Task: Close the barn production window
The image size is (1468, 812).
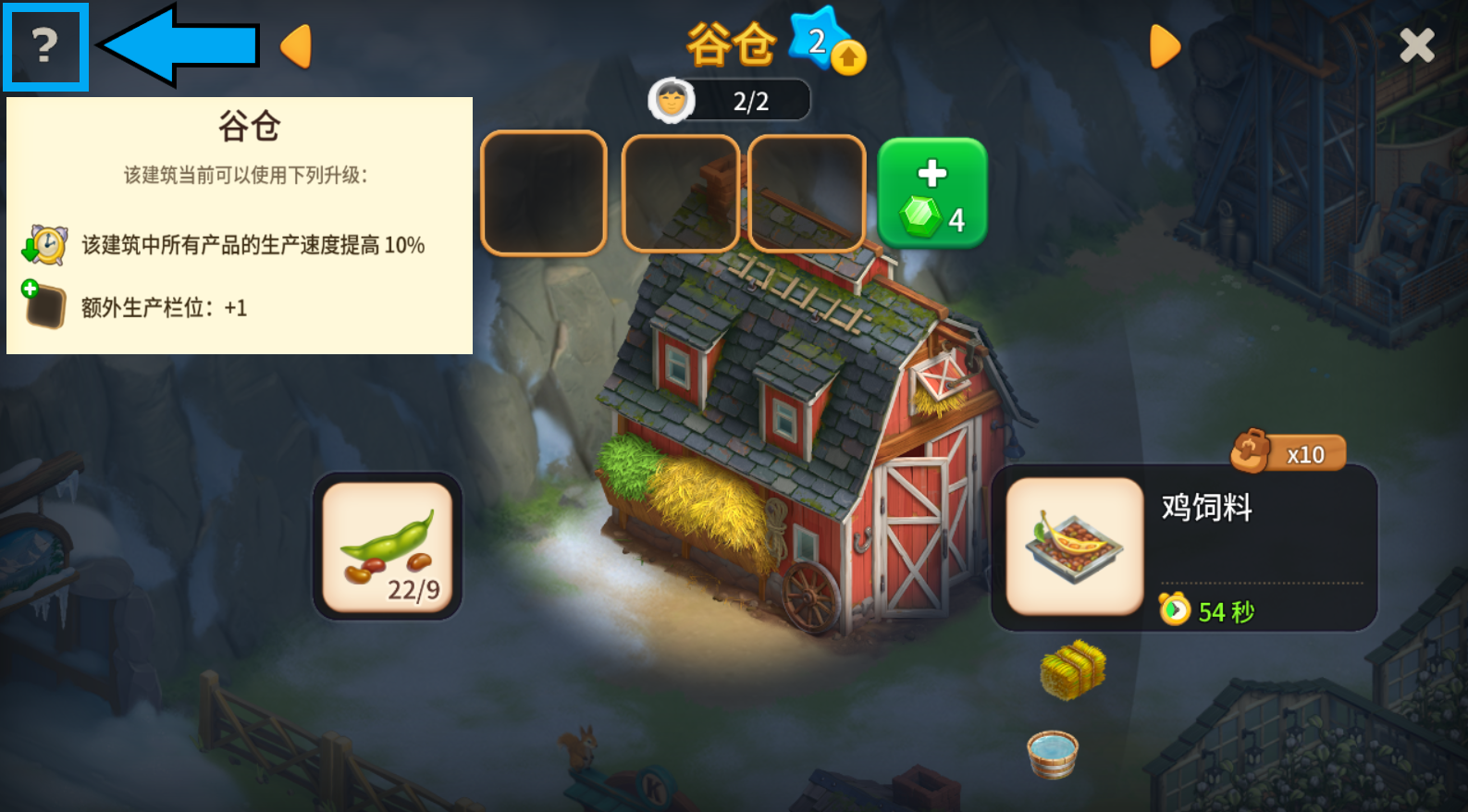Action: click(1416, 45)
